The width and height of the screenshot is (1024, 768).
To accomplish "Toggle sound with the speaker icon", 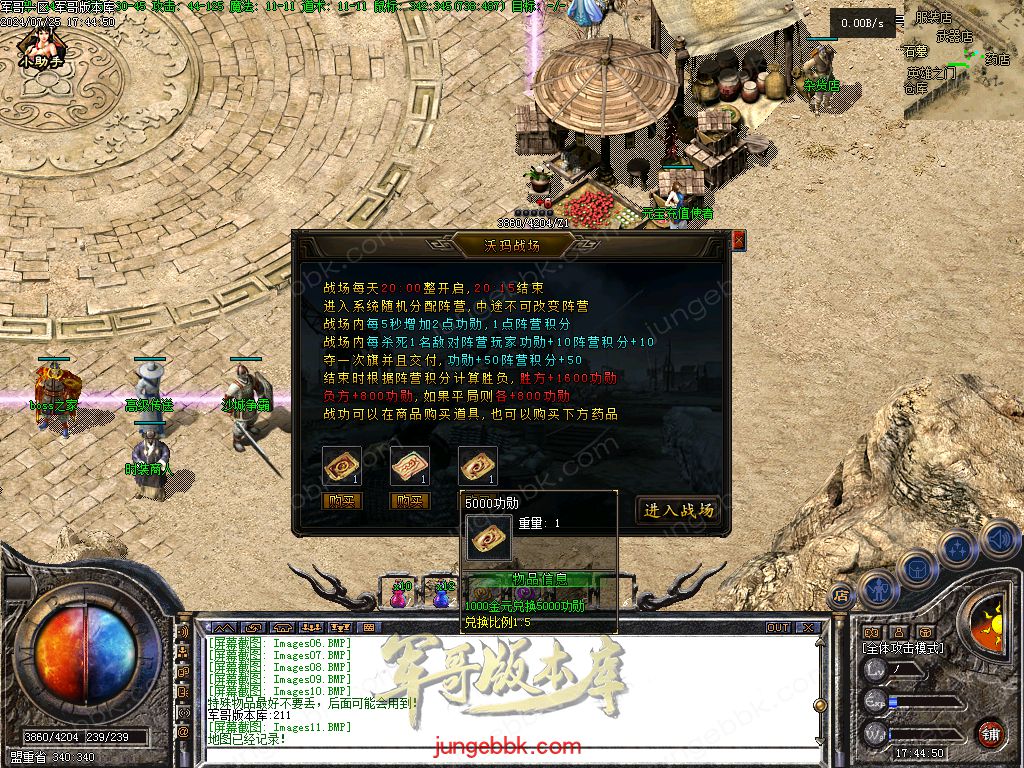I will click(x=998, y=539).
